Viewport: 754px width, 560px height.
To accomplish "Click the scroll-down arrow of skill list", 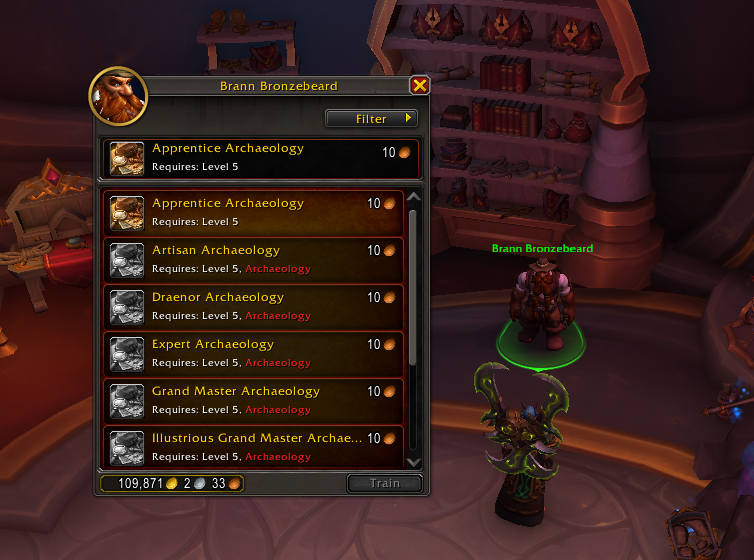I will pyautogui.click(x=414, y=459).
